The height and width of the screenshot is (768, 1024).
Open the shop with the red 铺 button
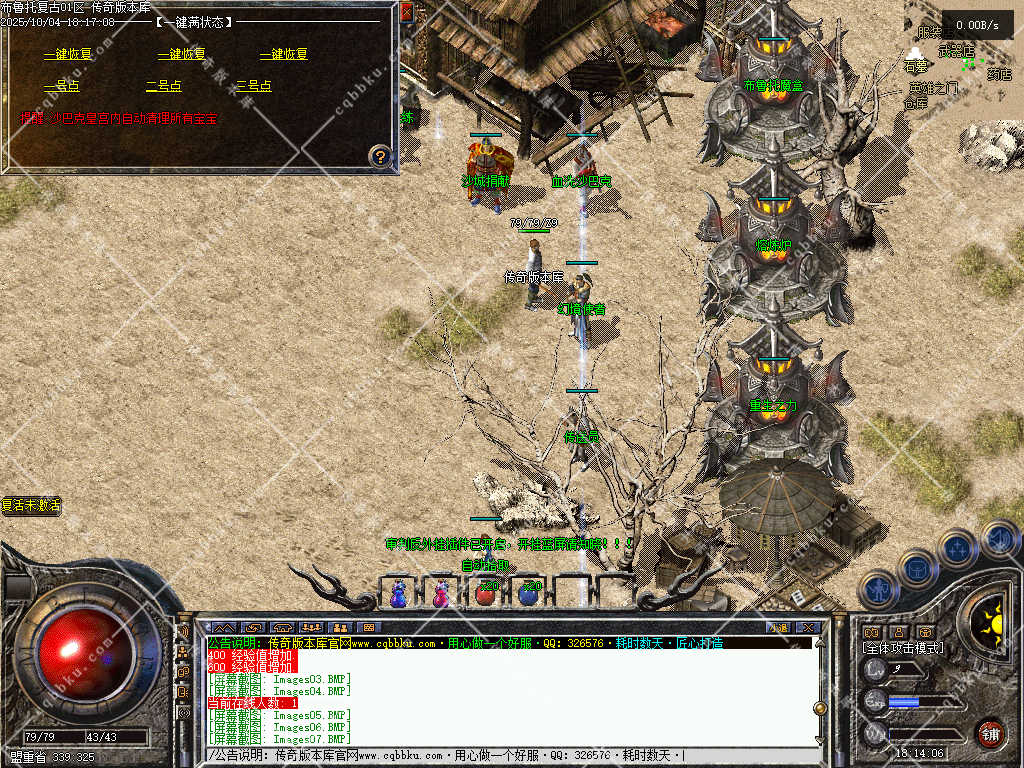click(990, 733)
